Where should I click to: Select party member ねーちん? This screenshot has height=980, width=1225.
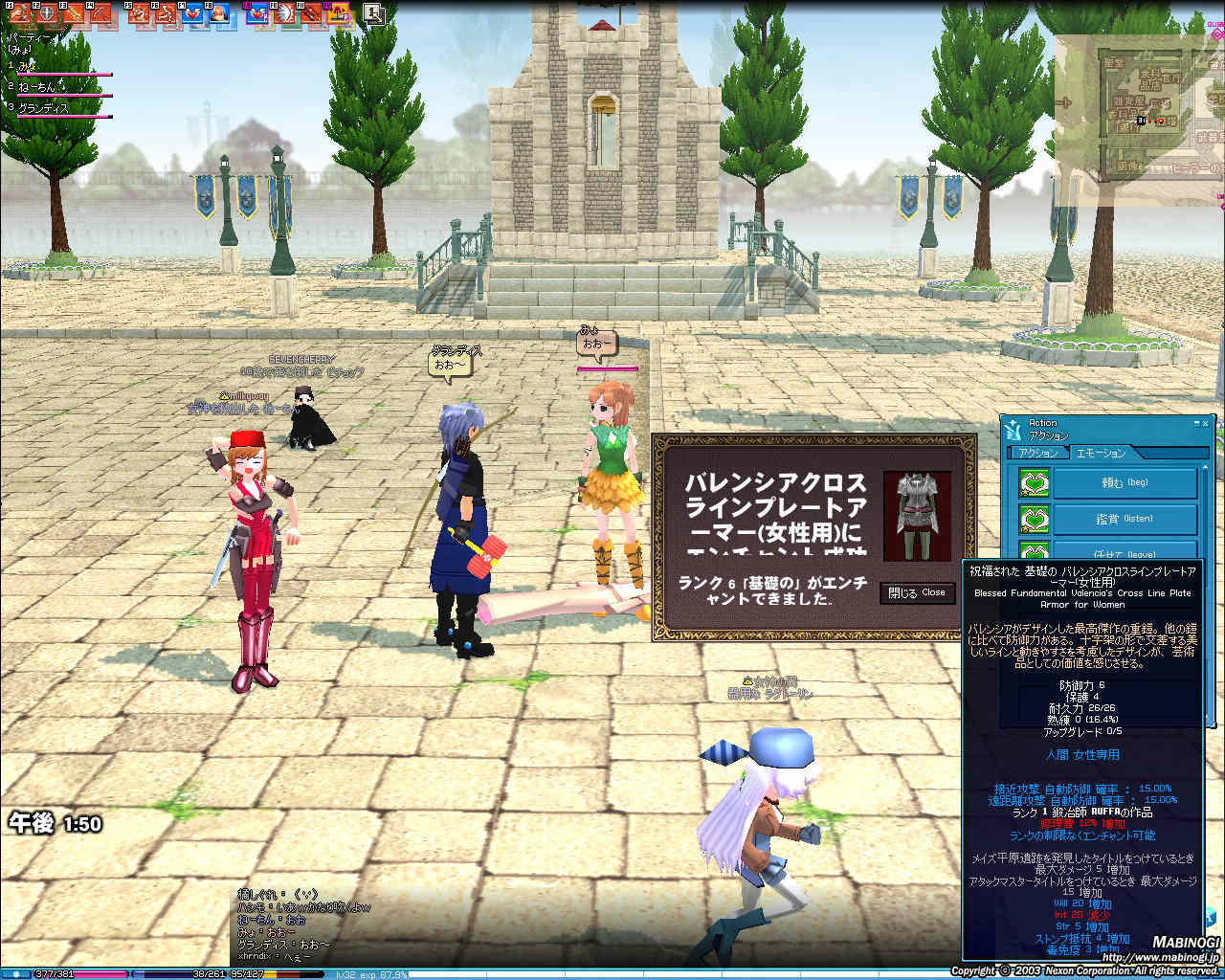[x=40, y=87]
